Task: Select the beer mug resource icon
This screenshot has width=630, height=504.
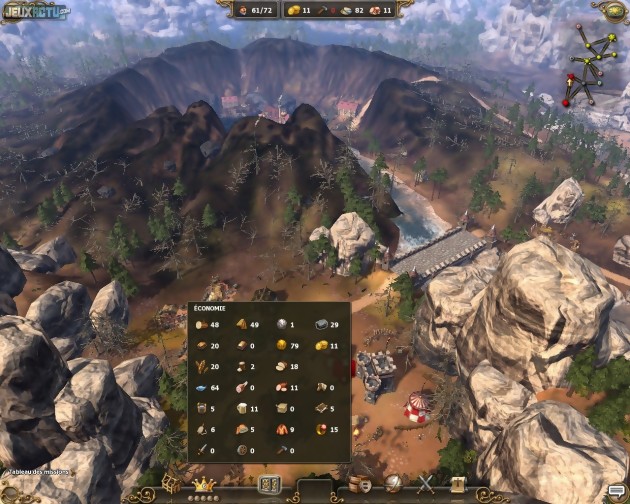Action: click(x=240, y=408)
